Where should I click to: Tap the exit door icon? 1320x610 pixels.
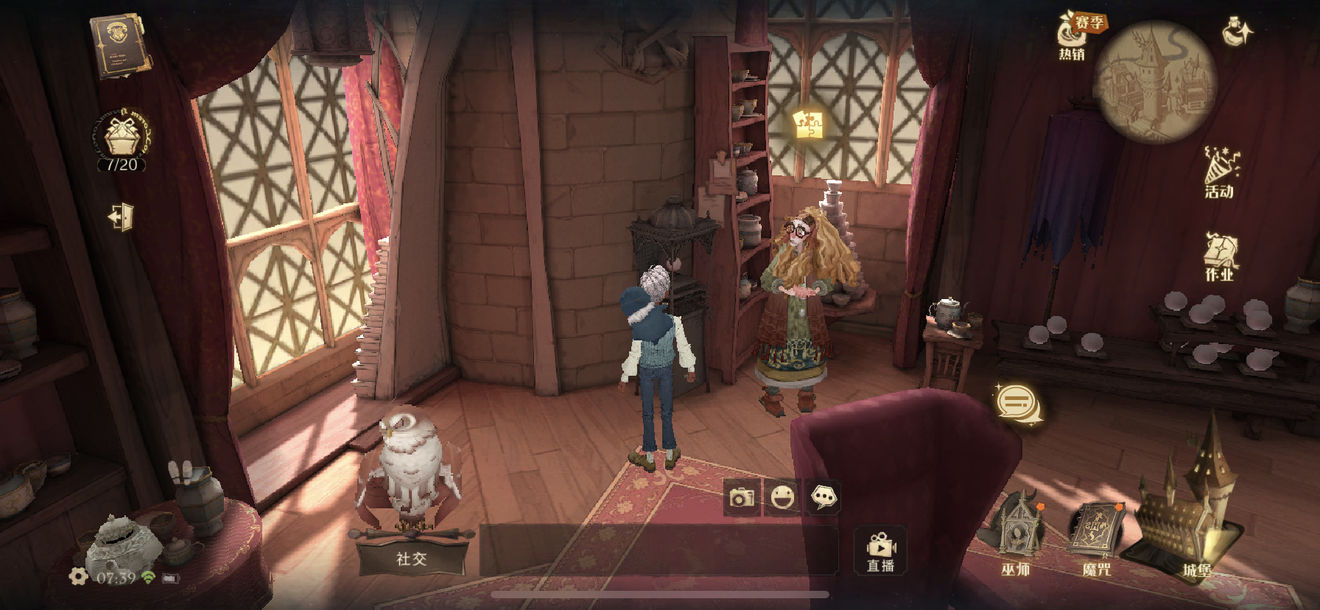(121, 216)
